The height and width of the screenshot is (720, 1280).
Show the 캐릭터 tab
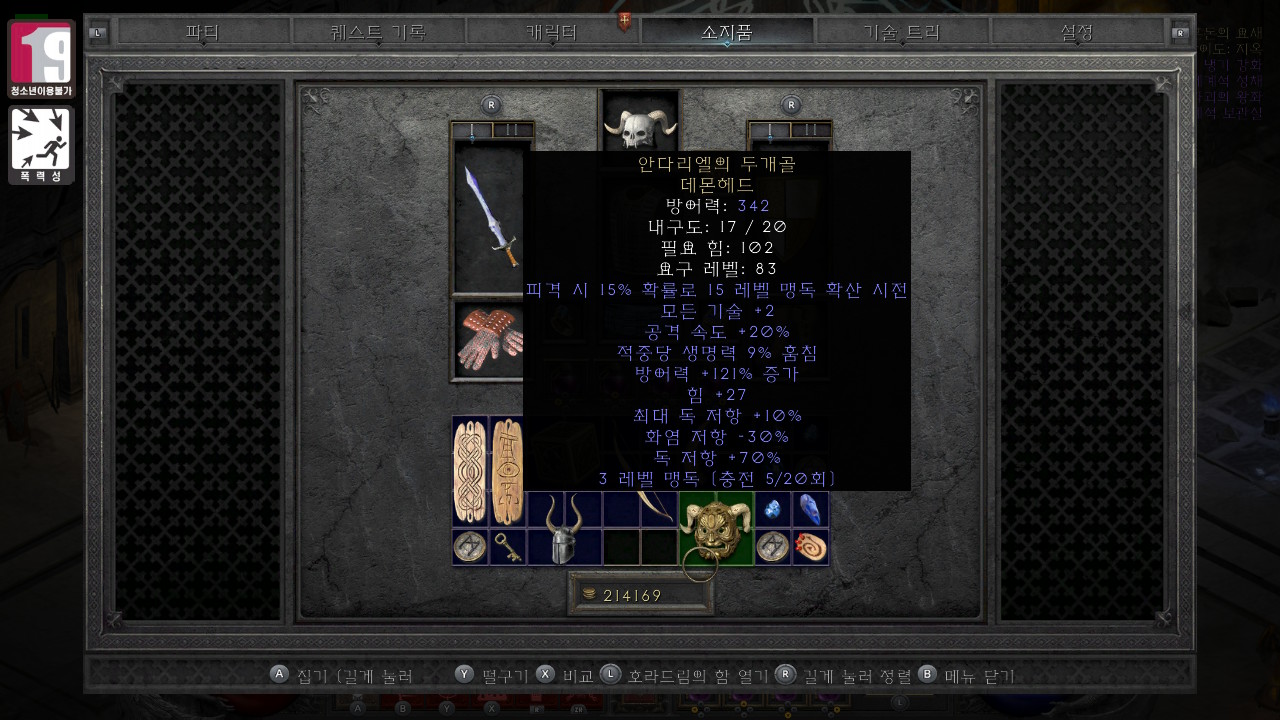(552, 32)
